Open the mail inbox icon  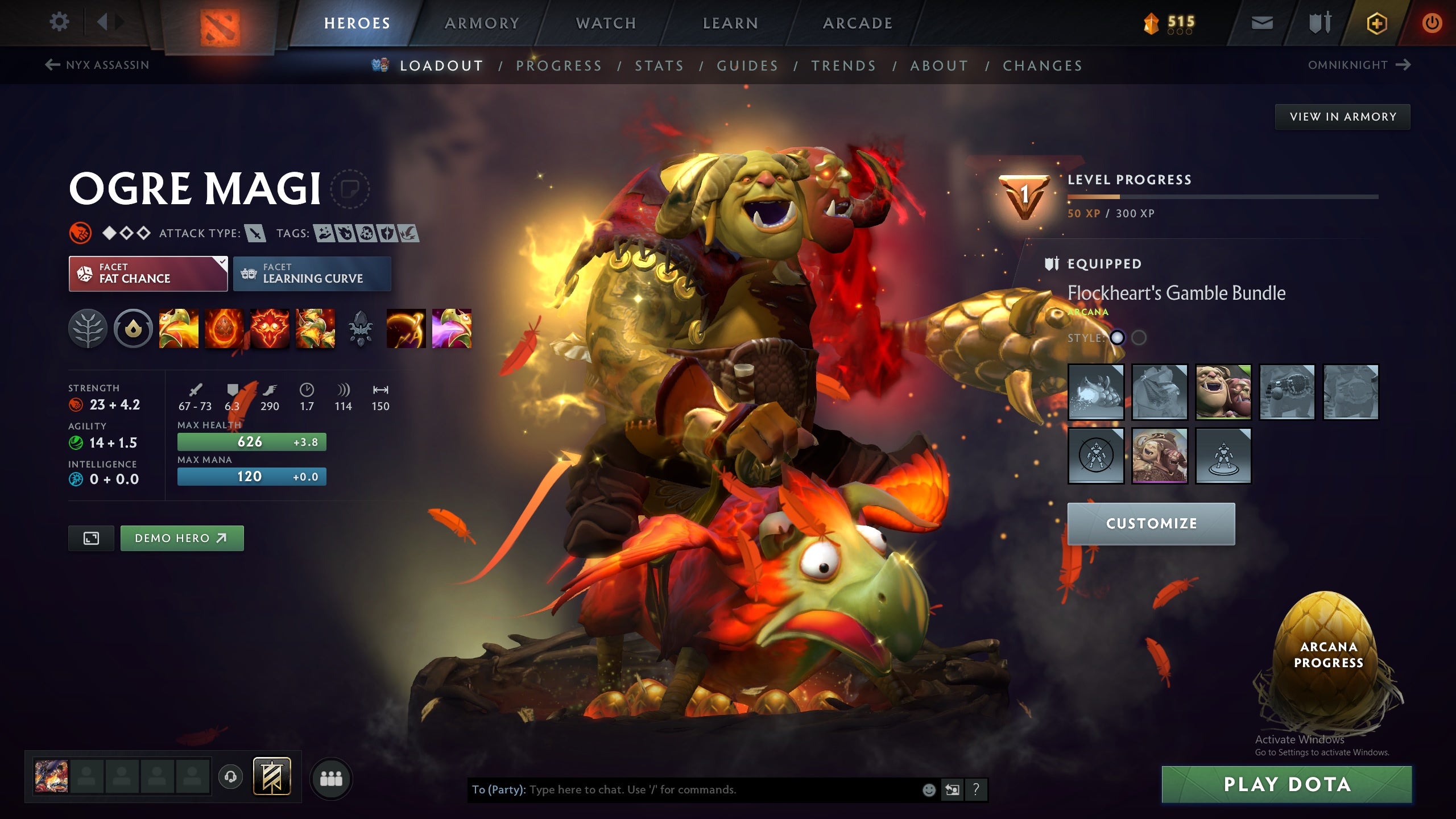(x=1263, y=23)
